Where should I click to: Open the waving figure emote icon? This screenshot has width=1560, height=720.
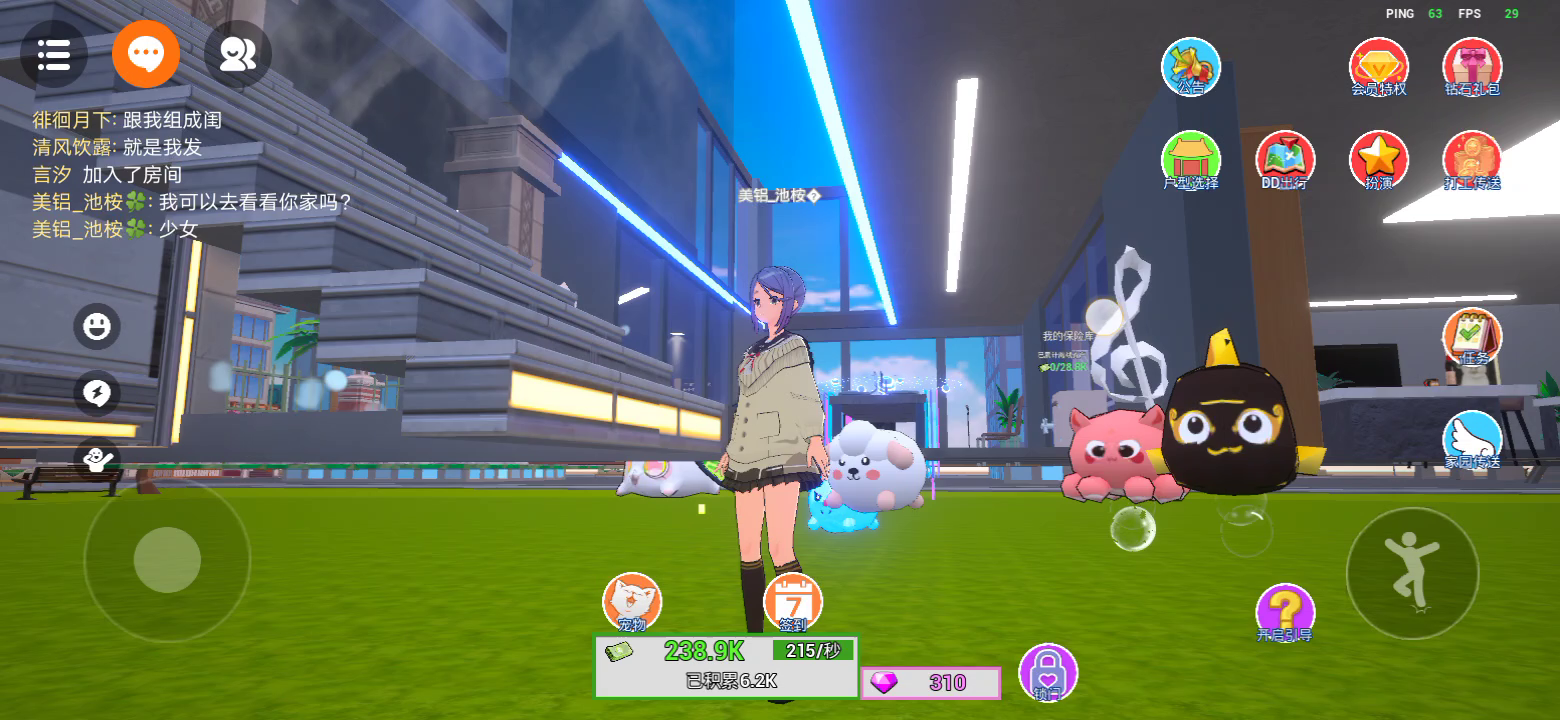point(97,459)
